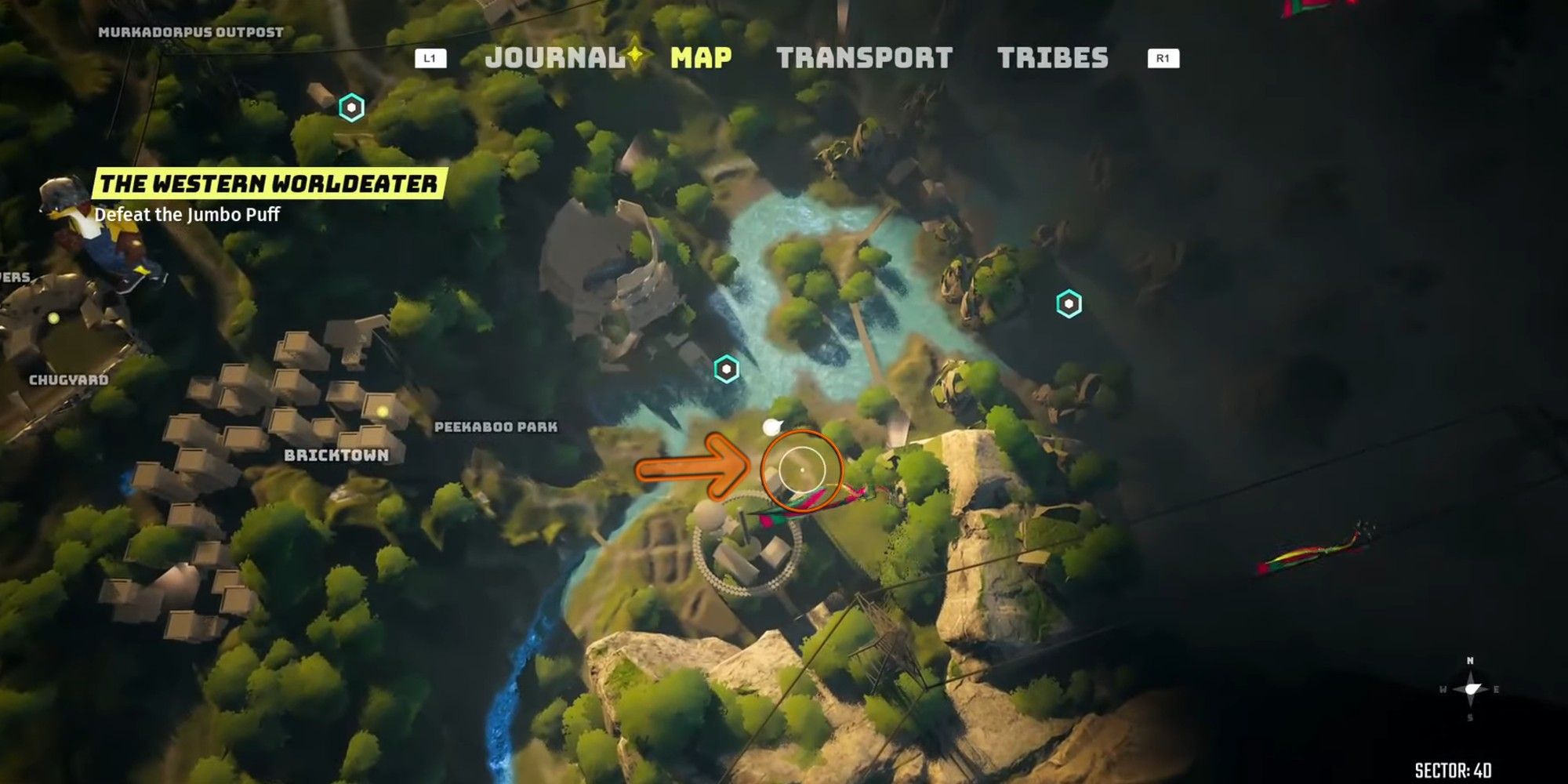Image resolution: width=1568 pixels, height=784 pixels.
Task: Select the Bricktown location label
Action: [339, 453]
